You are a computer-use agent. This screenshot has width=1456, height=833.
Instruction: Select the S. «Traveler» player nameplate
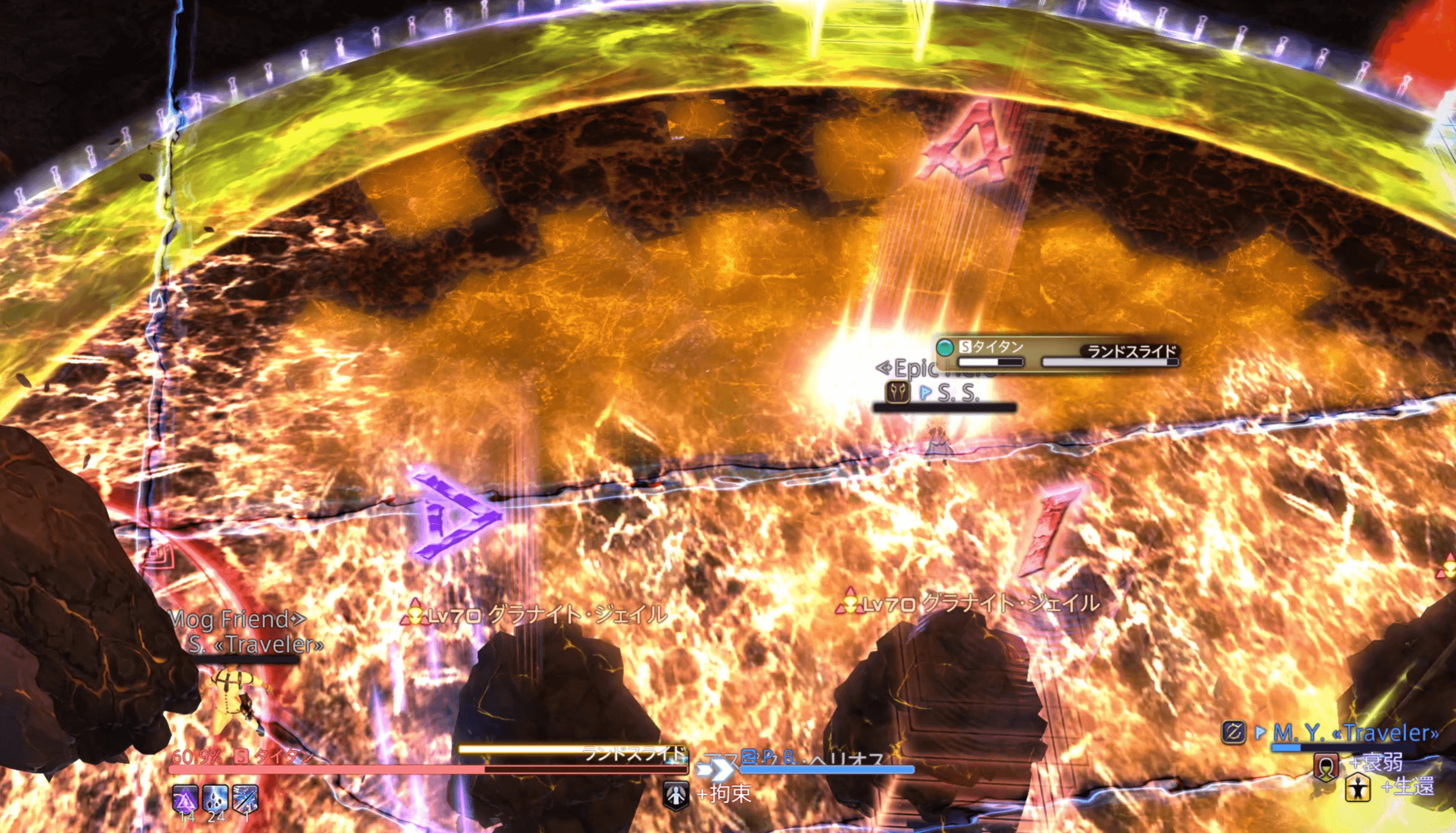(x=256, y=644)
